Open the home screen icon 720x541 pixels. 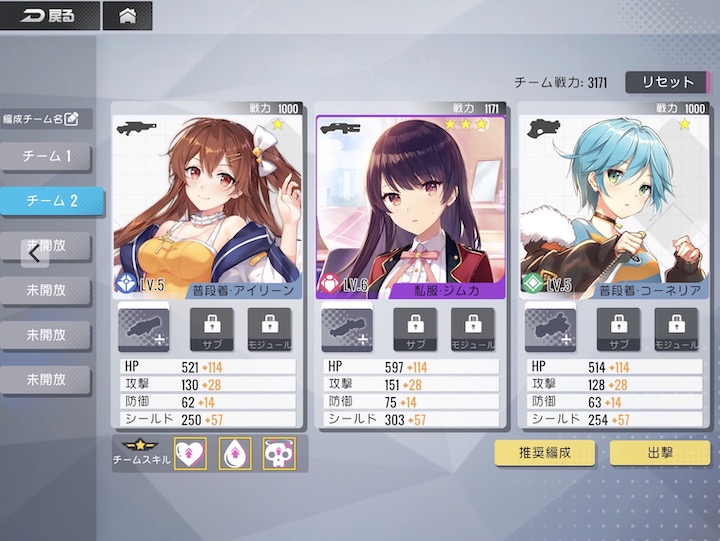pyautogui.click(x=127, y=16)
